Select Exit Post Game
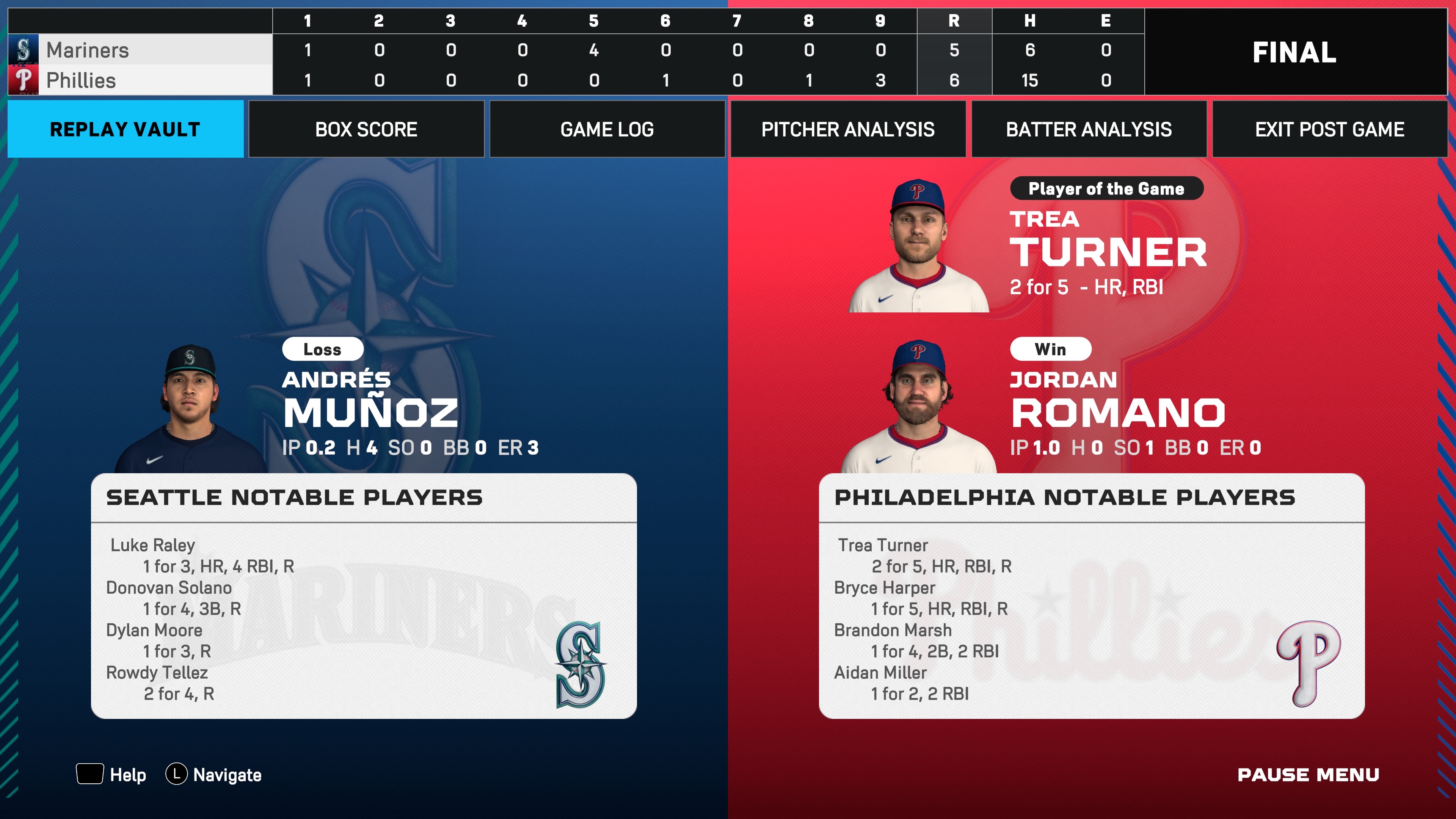Image resolution: width=1456 pixels, height=819 pixels. click(x=1329, y=129)
